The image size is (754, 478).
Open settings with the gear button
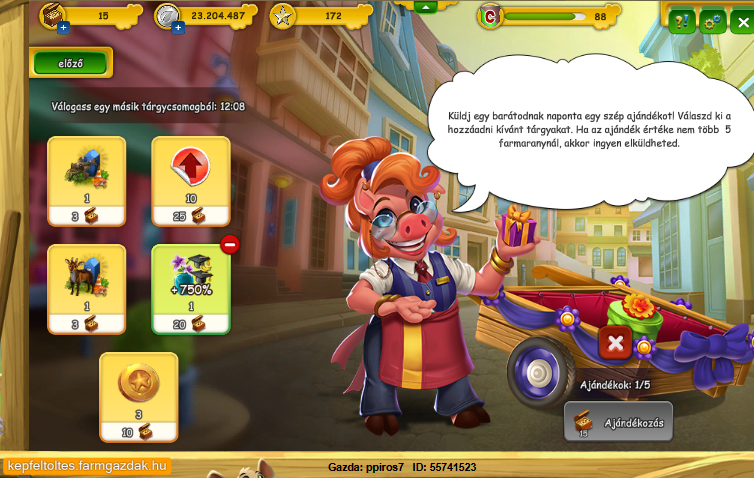click(712, 20)
